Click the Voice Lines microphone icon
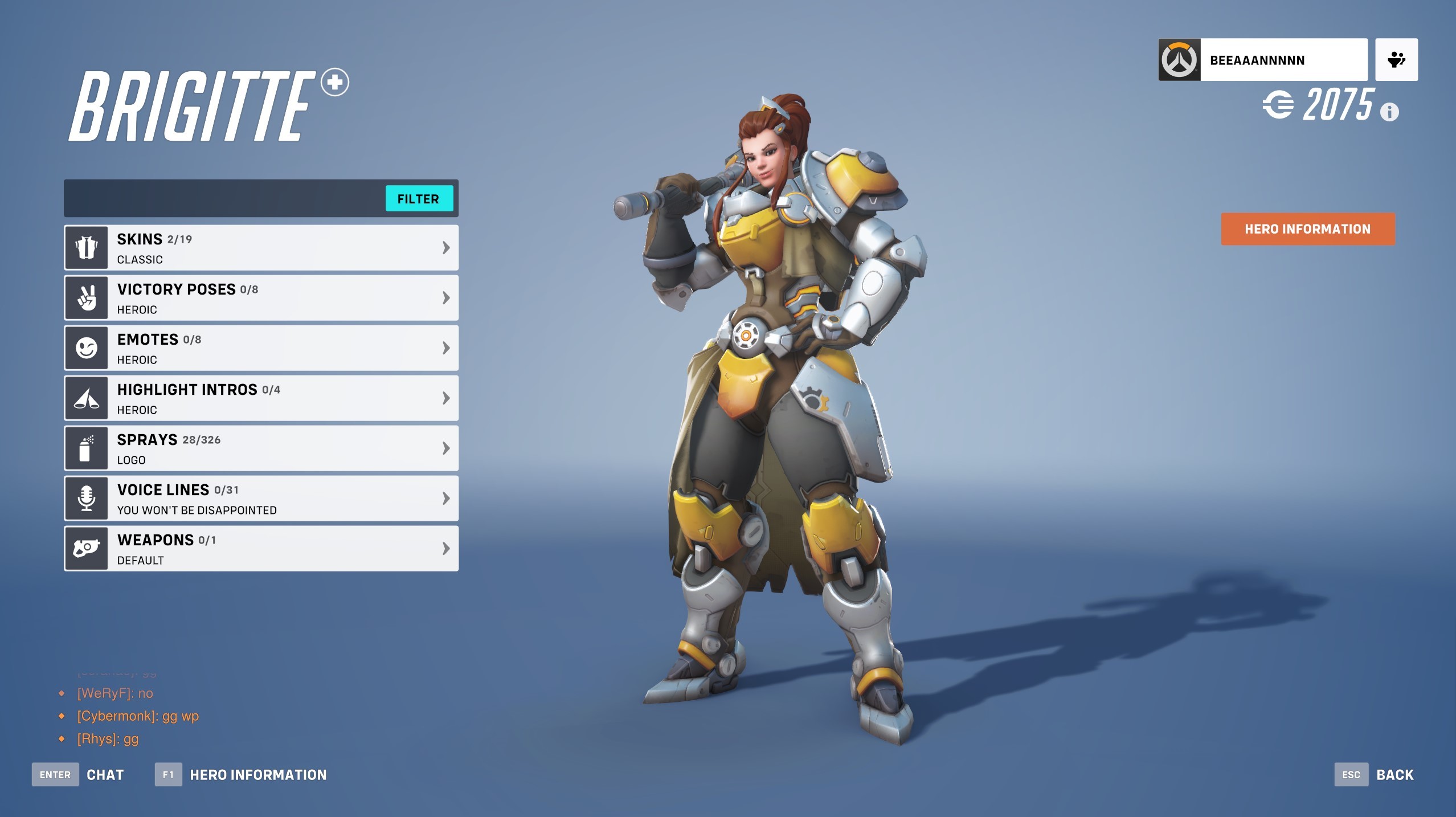 86,498
